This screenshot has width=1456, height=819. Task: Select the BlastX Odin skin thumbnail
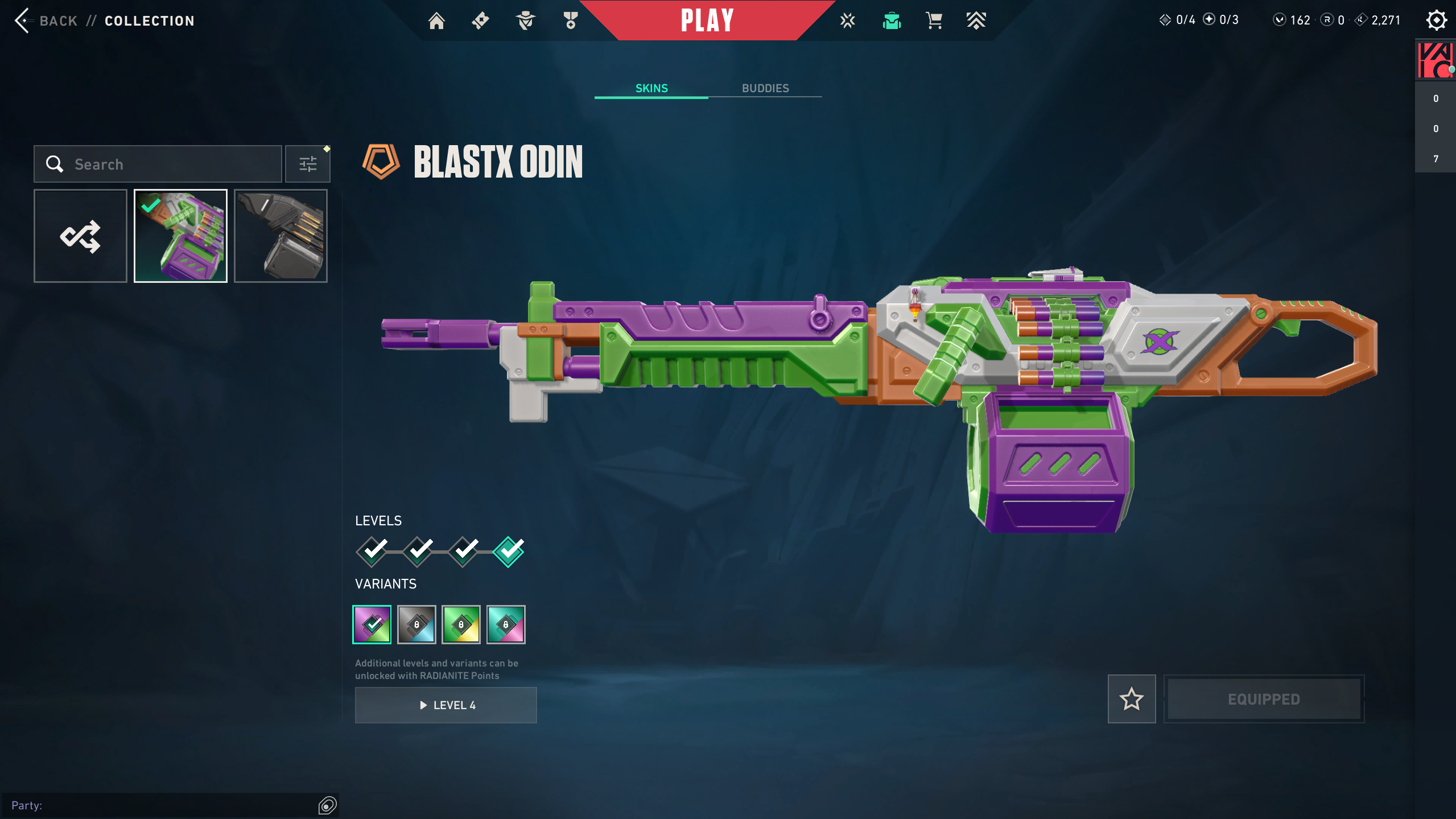180,236
